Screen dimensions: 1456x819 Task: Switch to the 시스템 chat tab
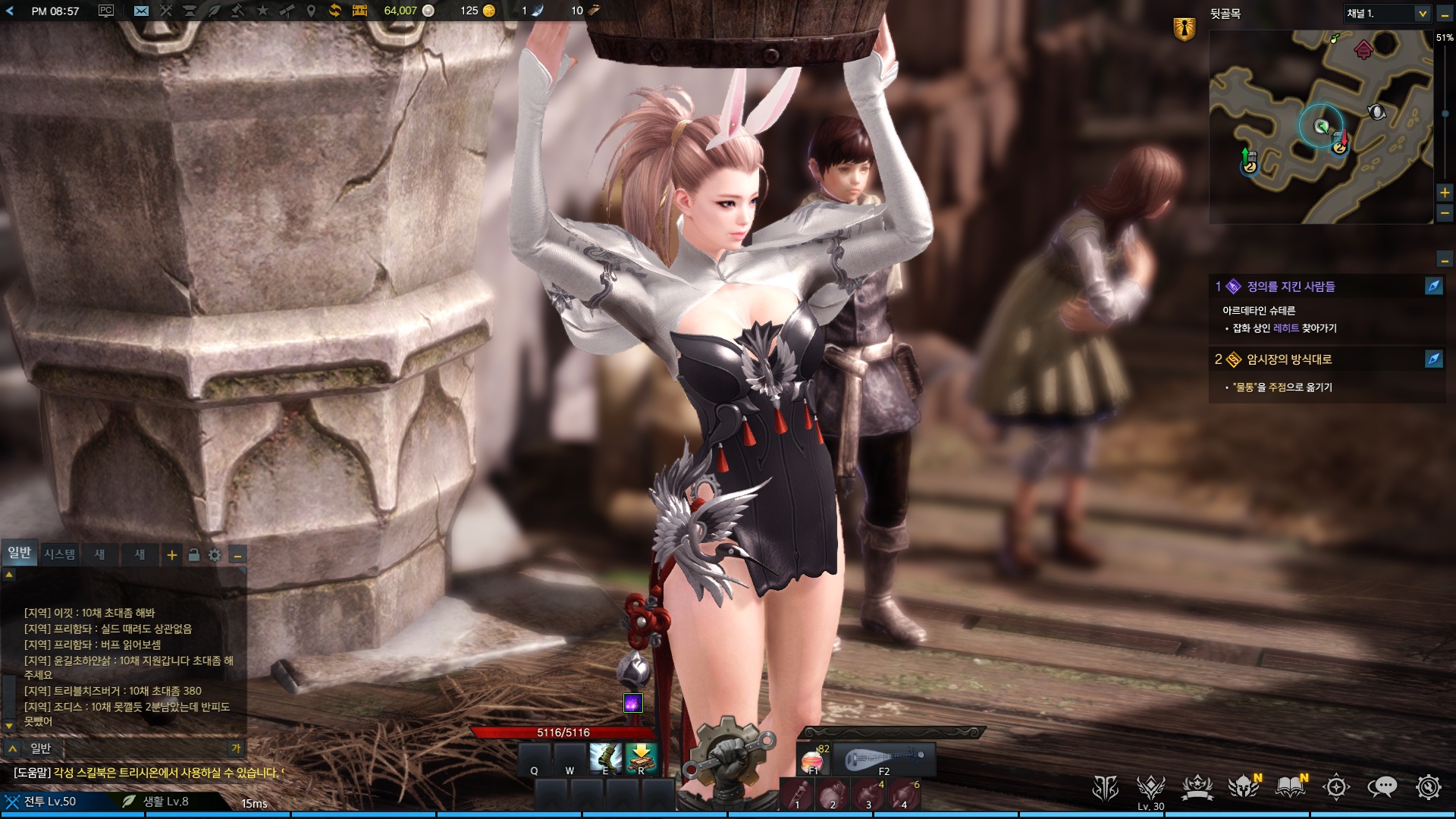[x=59, y=554]
